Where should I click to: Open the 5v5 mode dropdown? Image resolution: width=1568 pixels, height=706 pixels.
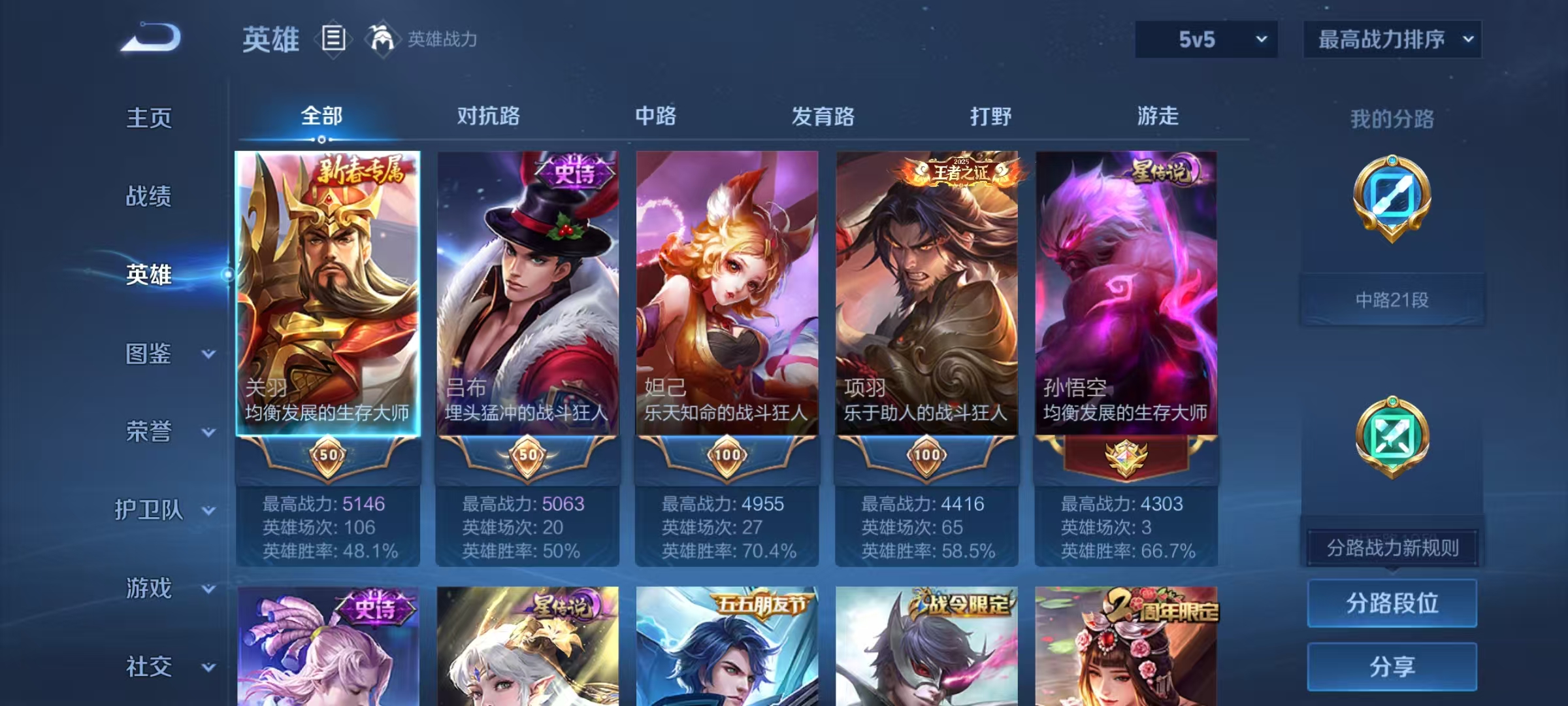1205,39
